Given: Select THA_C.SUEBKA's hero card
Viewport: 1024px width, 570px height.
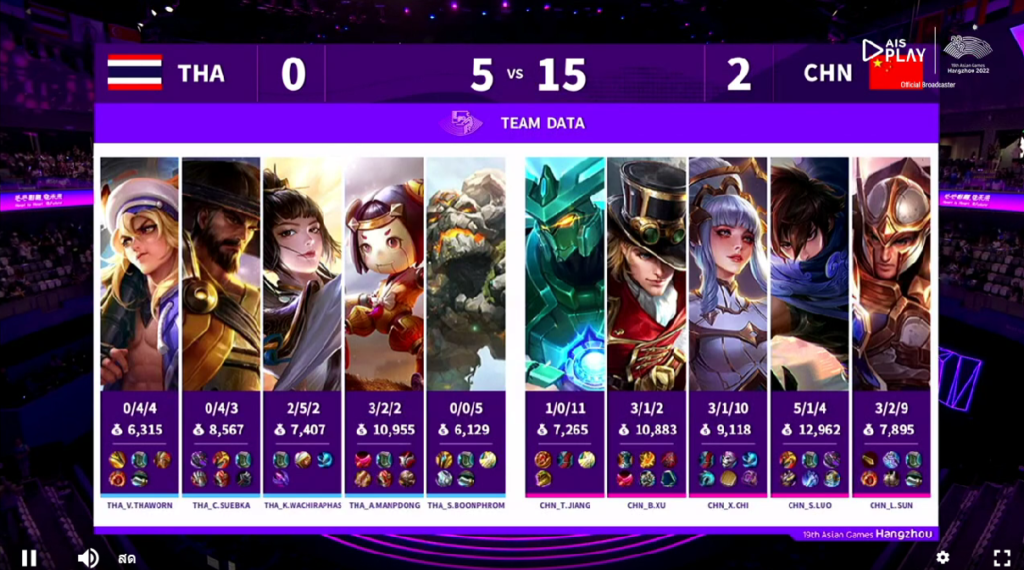Looking at the screenshot, I should pos(221,273).
